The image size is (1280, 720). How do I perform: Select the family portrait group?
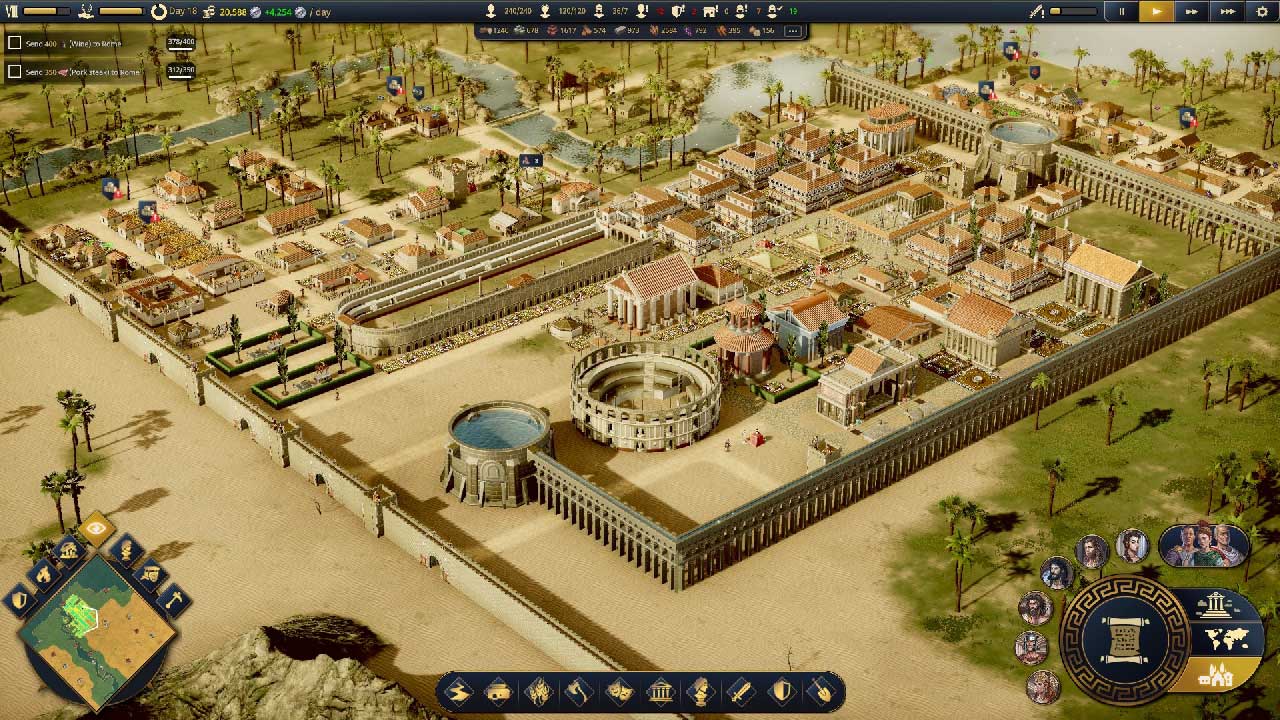[1203, 545]
